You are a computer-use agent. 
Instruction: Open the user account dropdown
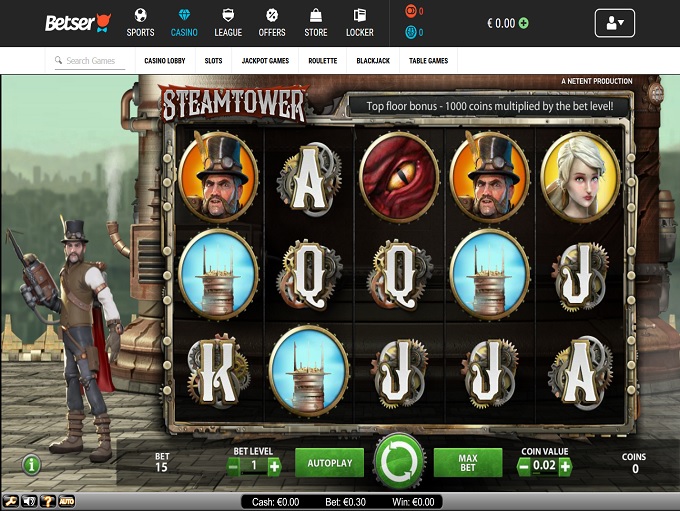614,23
